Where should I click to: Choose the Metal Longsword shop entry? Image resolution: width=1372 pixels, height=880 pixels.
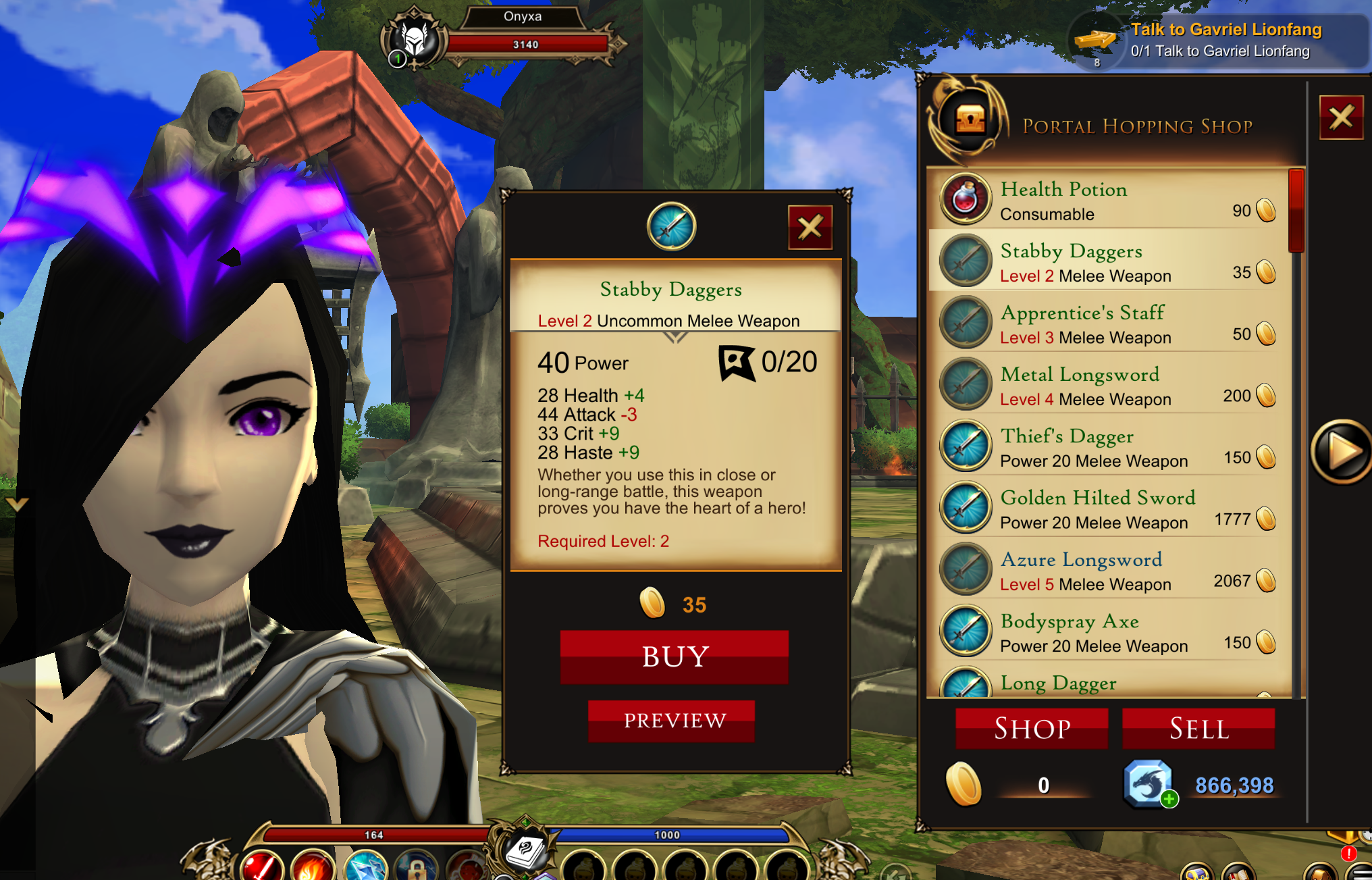[1107, 386]
